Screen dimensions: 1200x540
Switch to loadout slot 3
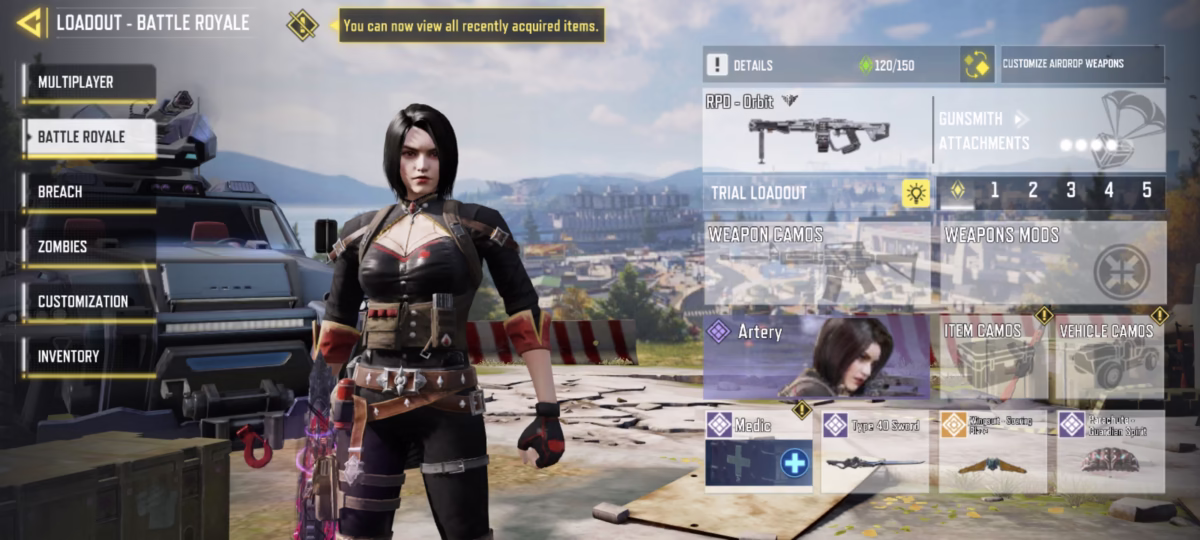(x=1070, y=191)
